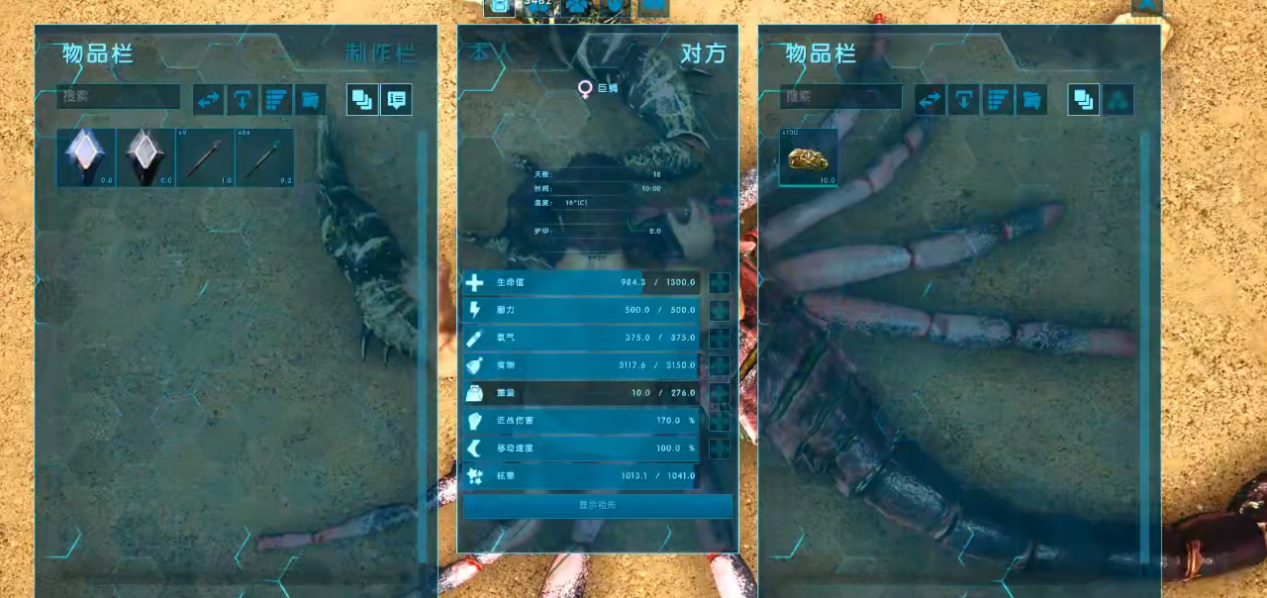
Task: Pick the arrow stack with weight 9.2
Action: click(265, 157)
